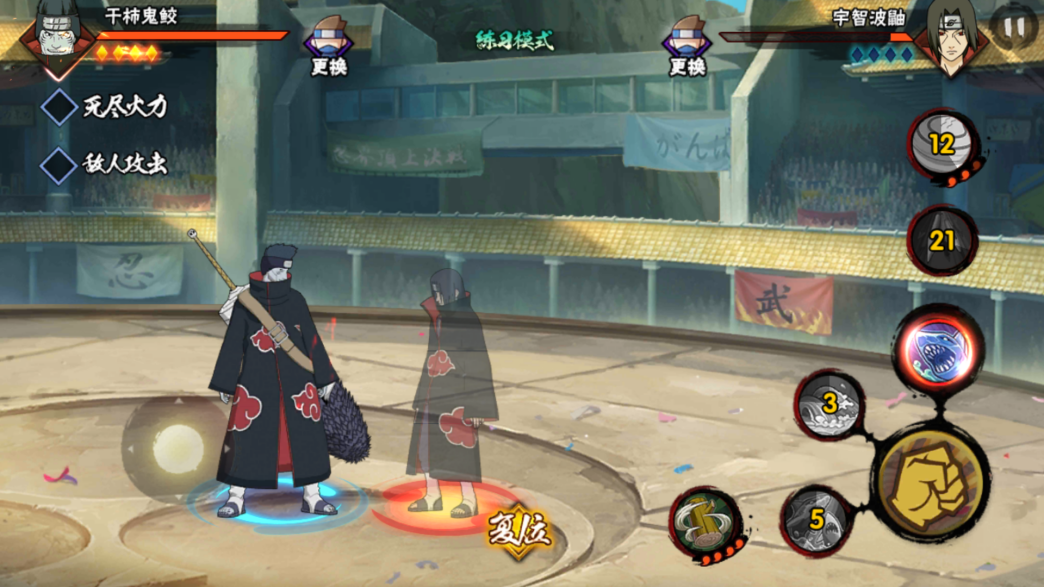Tap the round icon showing cooldown 12
Viewport: 1044px width, 587px height.
point(942,146)
